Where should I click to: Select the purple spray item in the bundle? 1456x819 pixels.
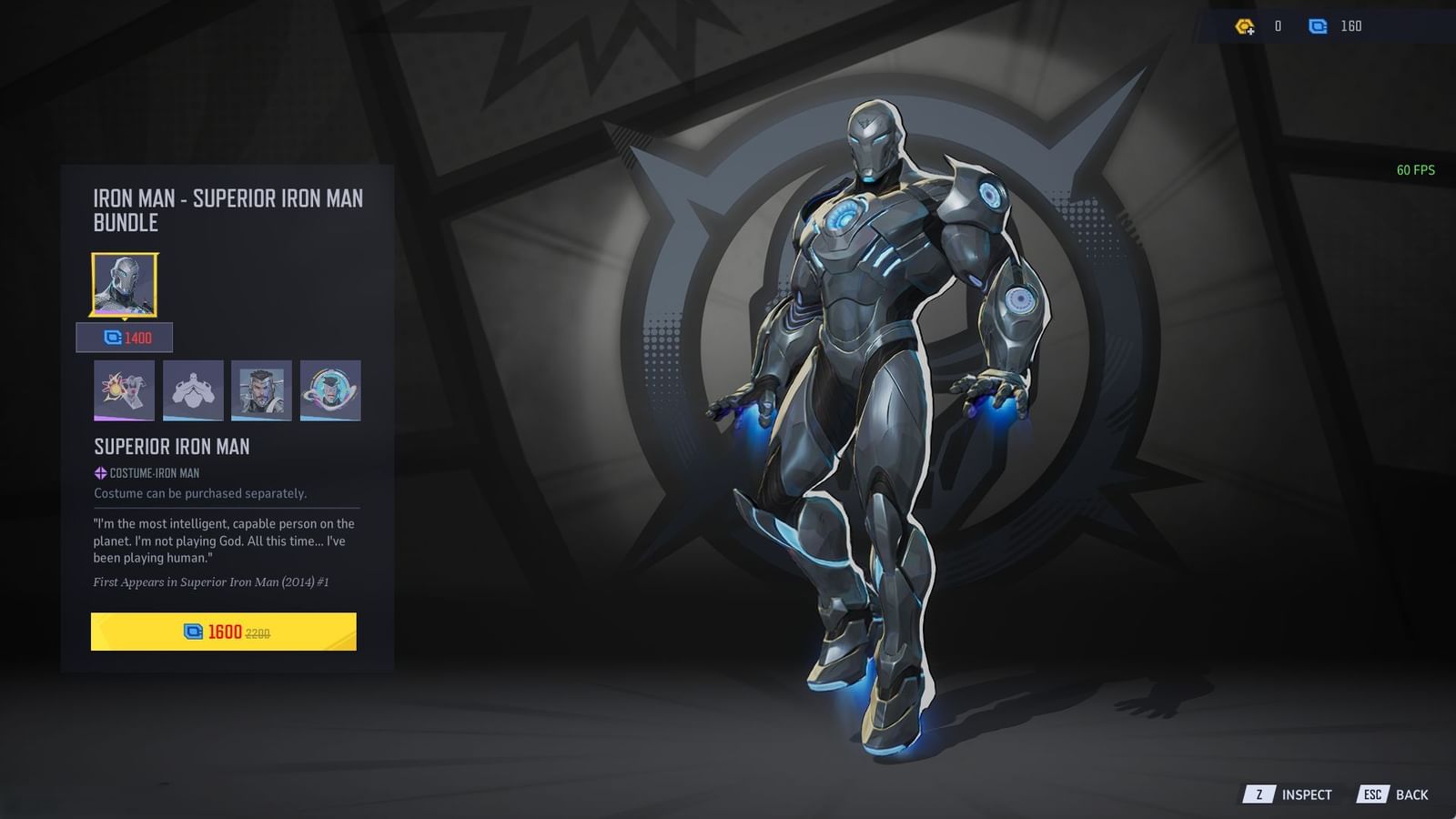click(124, 390)
